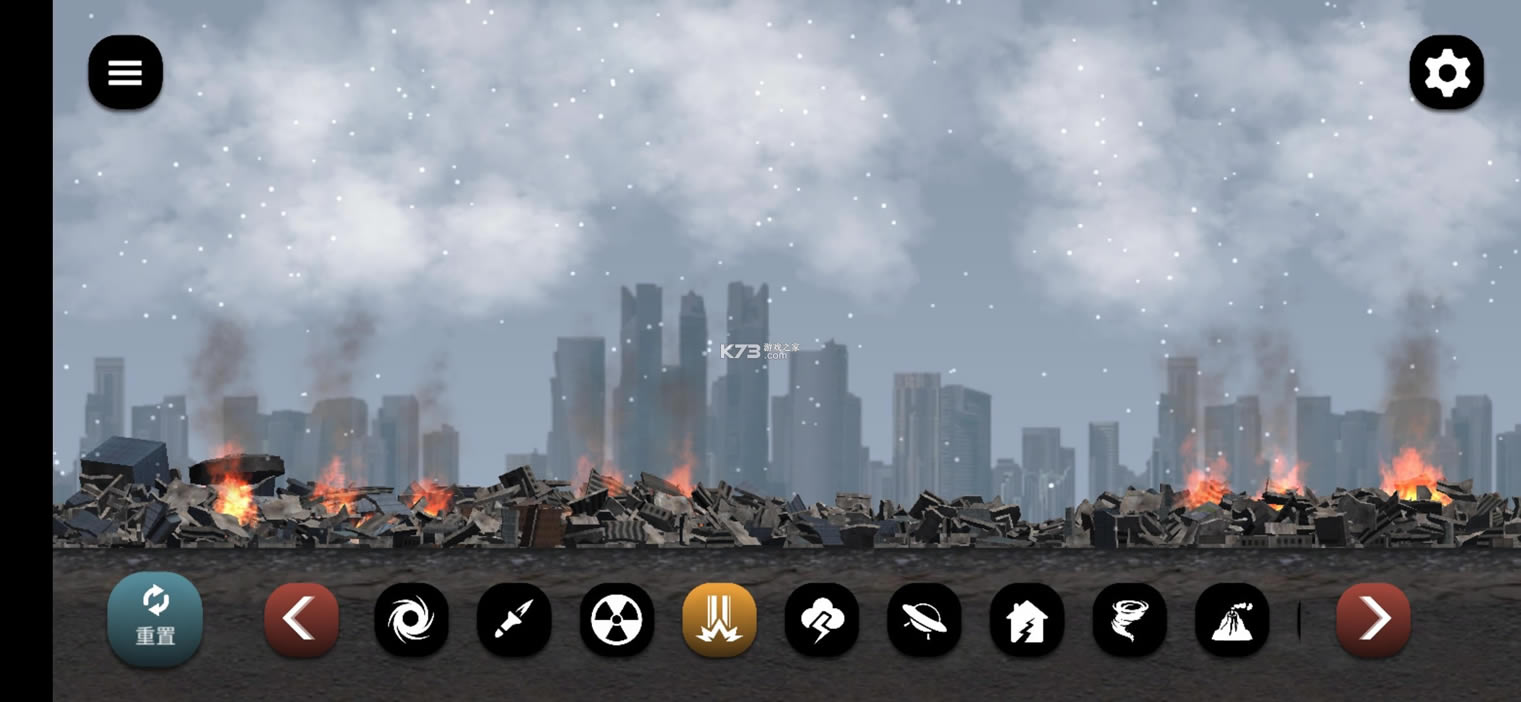Open the gear settings
Viewport: 1521px width, 702px height.
(x=1446, y=72)
